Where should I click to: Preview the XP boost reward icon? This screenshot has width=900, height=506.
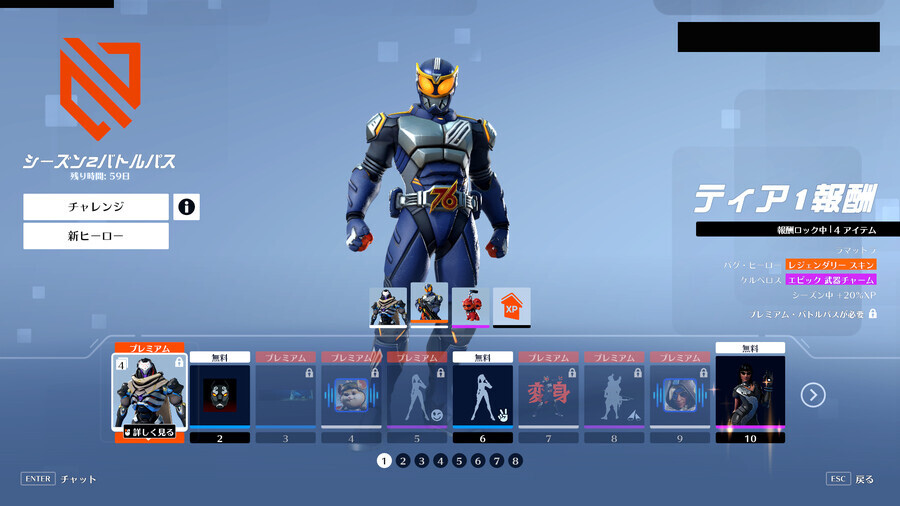pyautogui.click(x=511, y=306)
